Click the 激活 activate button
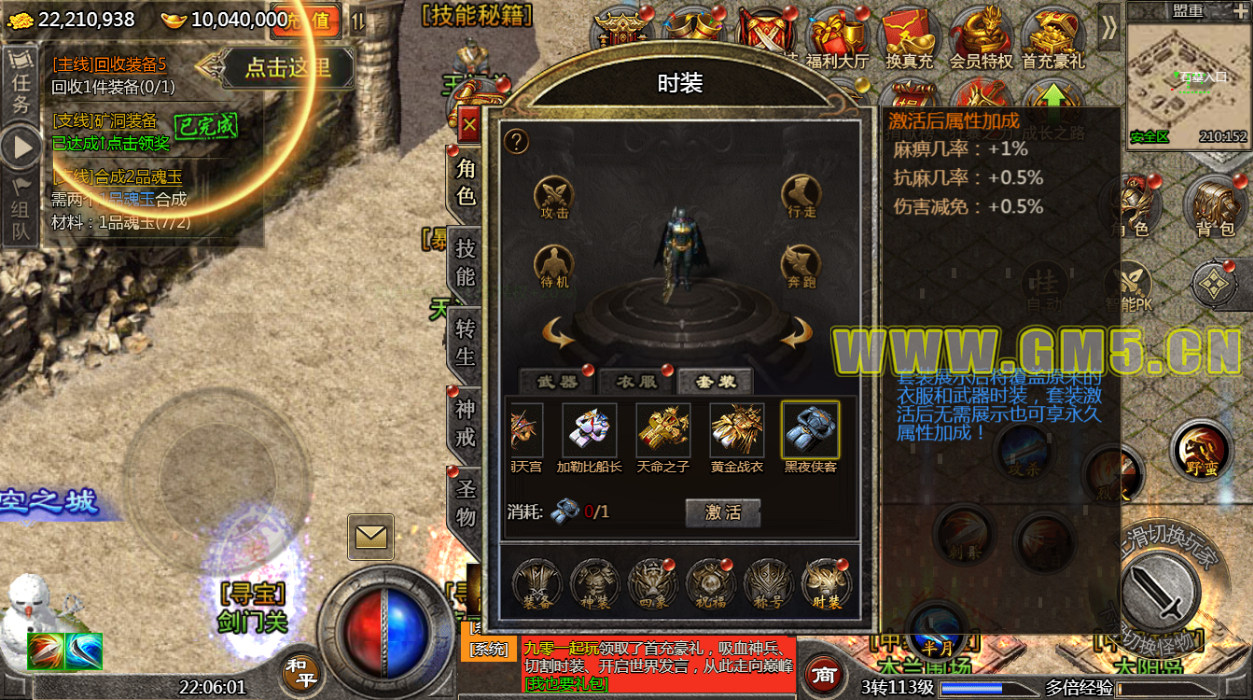 (x=722, y=512)
